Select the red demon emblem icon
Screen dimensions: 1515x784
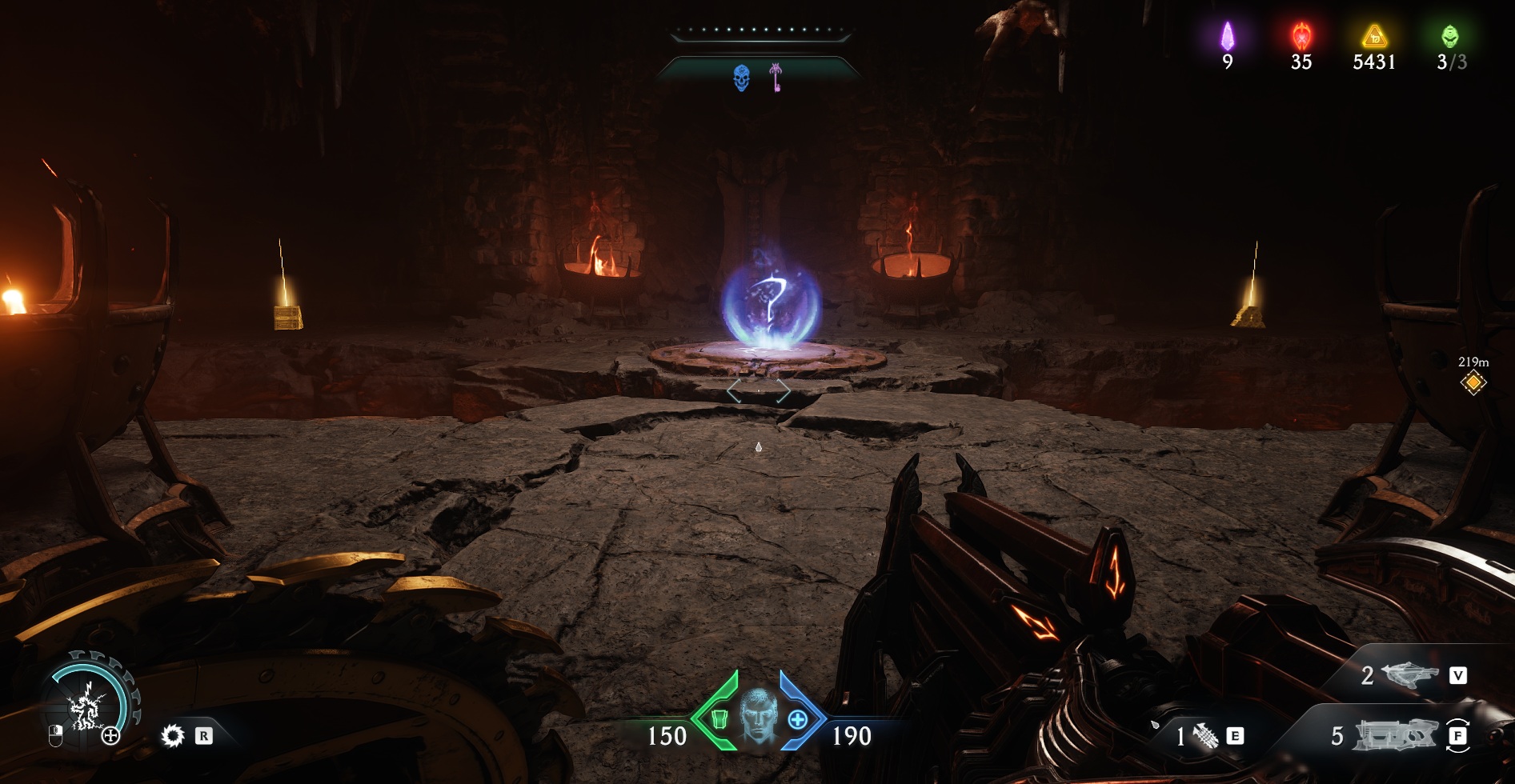pyautogui.click(x=1301, y=36)
